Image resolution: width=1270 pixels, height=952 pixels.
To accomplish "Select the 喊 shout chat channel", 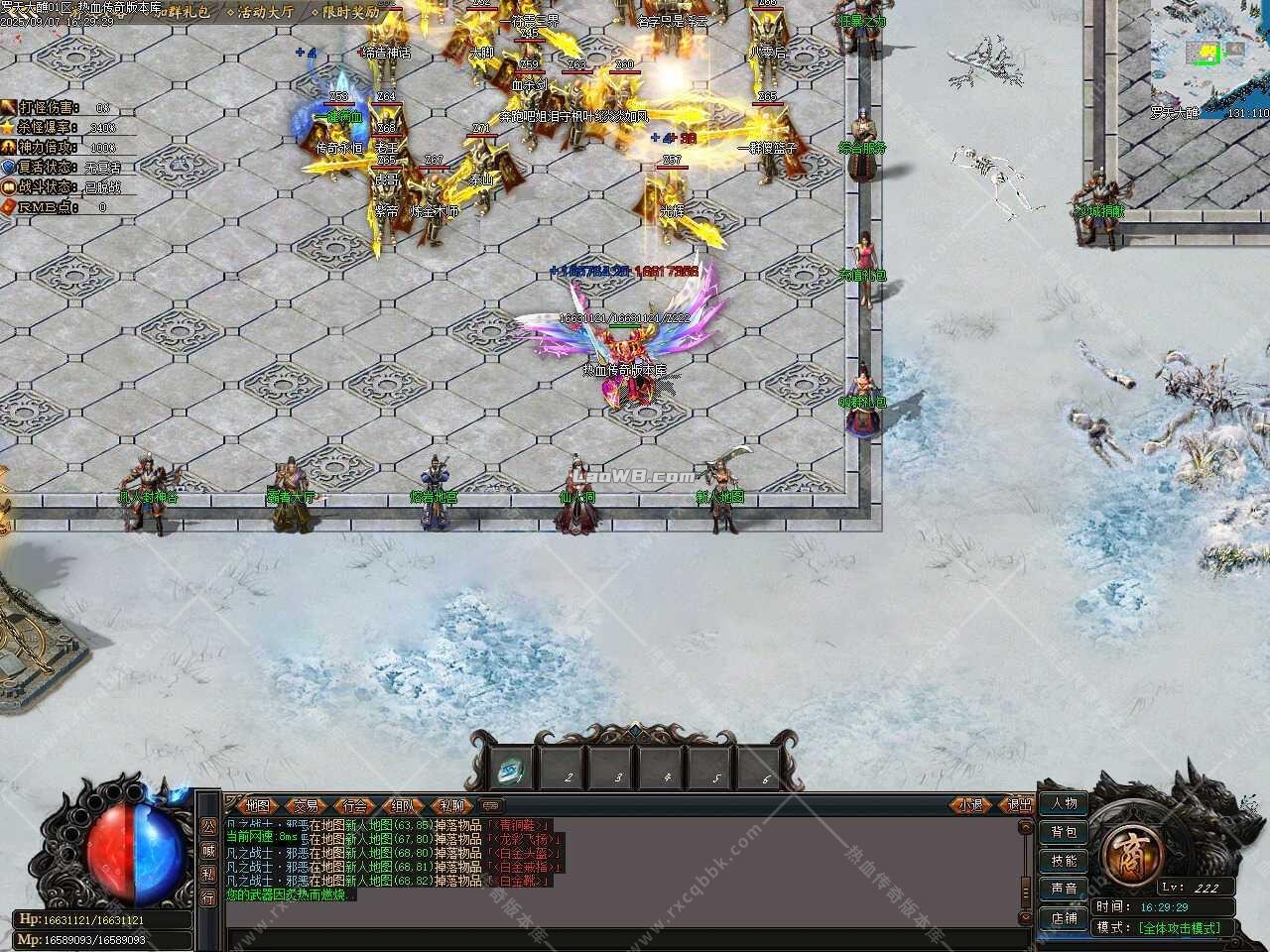I will 208,850.
